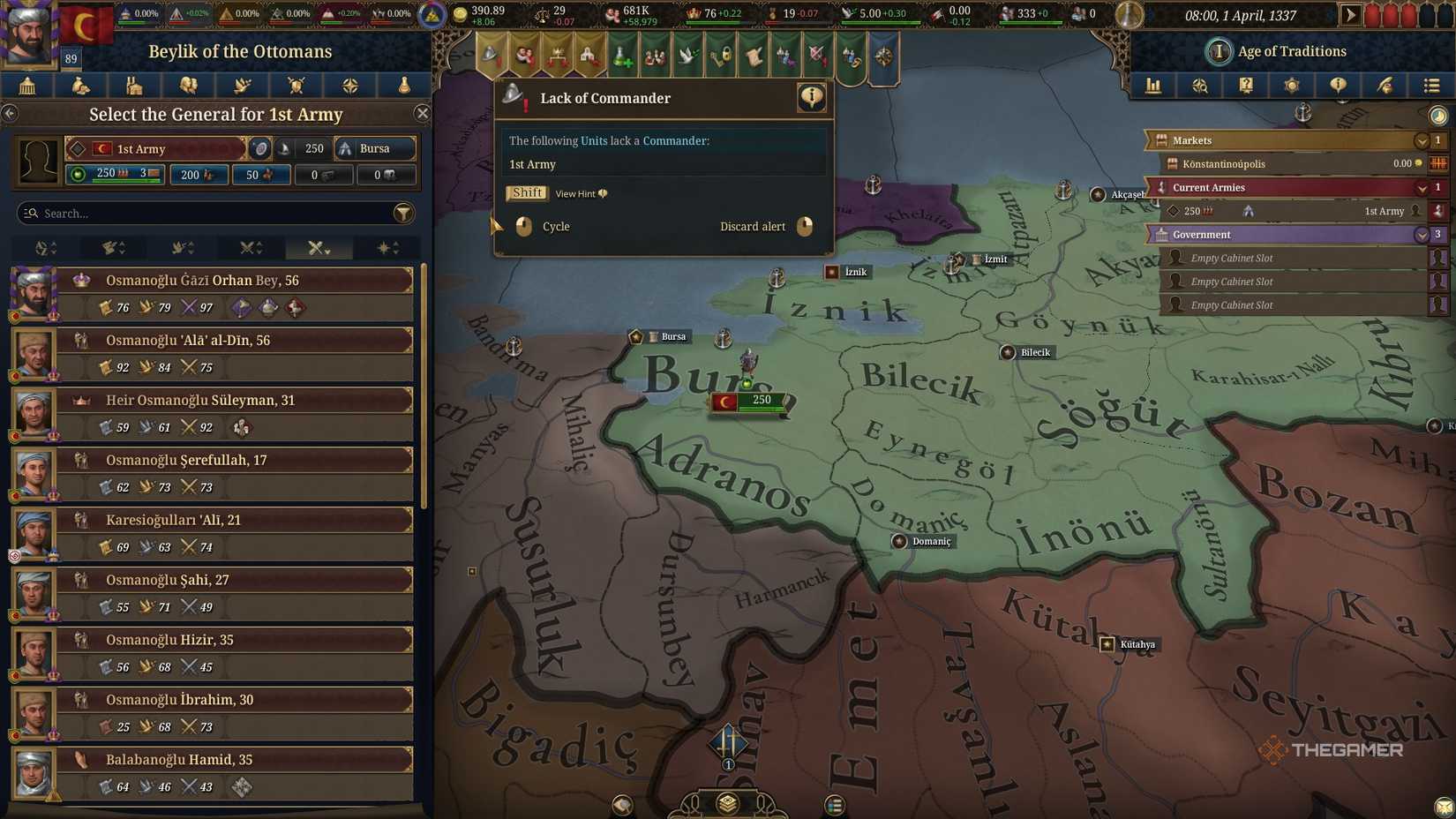Collapse the Current Armies section
The image size is (1456, 819).
(1421, 187)
